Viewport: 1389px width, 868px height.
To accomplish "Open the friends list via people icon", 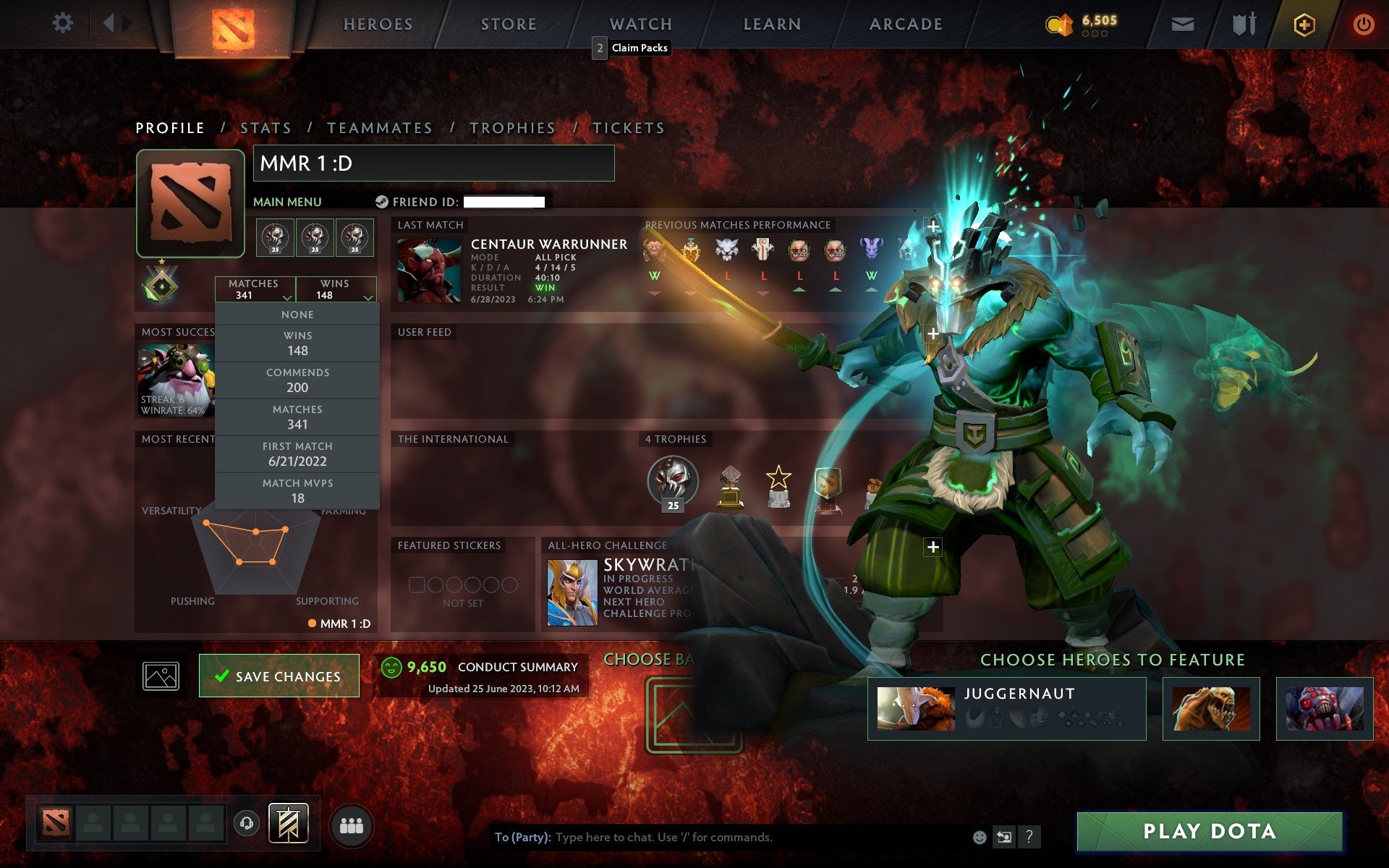I will tap(351, 825).
